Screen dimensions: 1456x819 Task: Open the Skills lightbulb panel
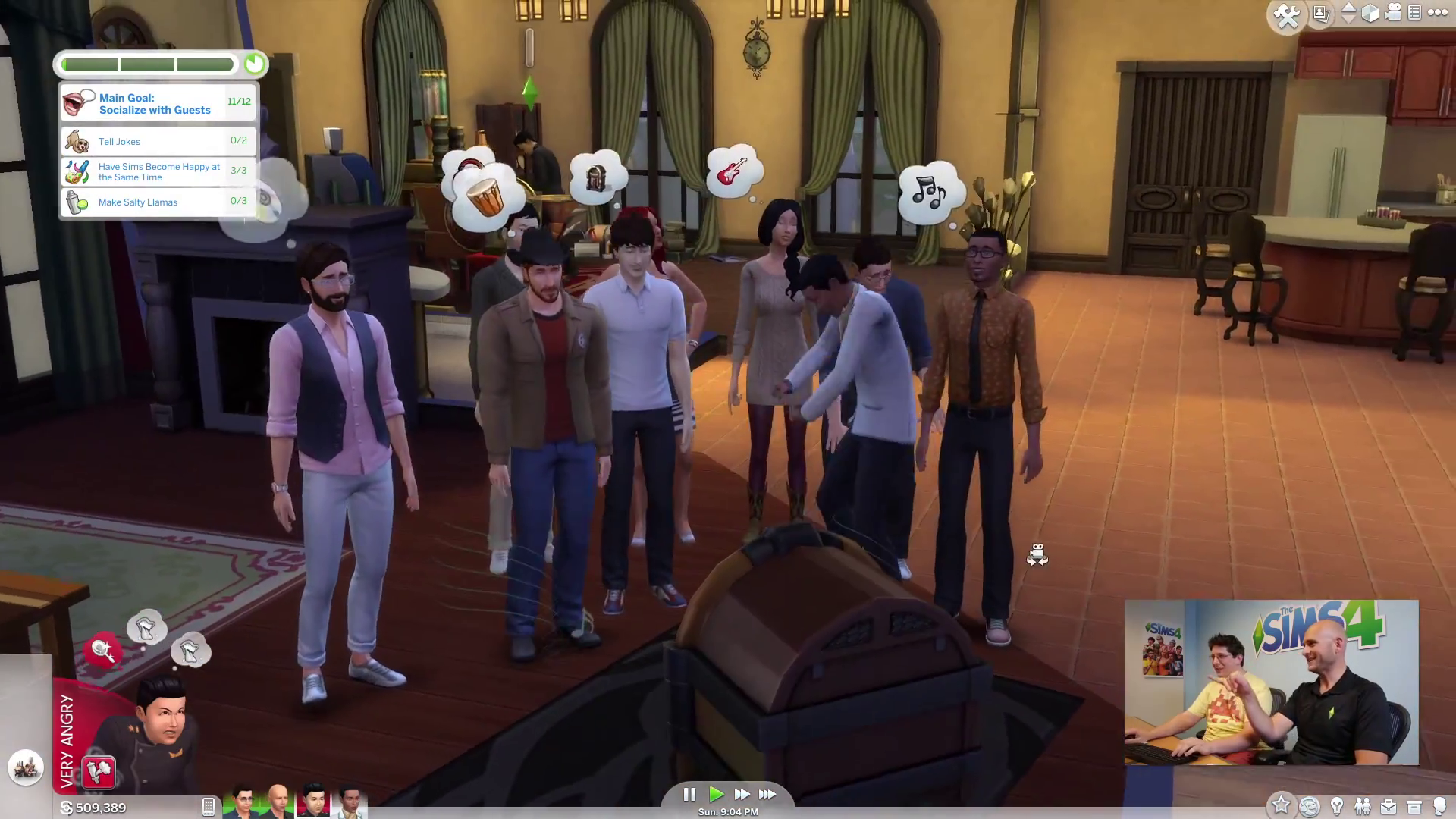click(1337, 805)
